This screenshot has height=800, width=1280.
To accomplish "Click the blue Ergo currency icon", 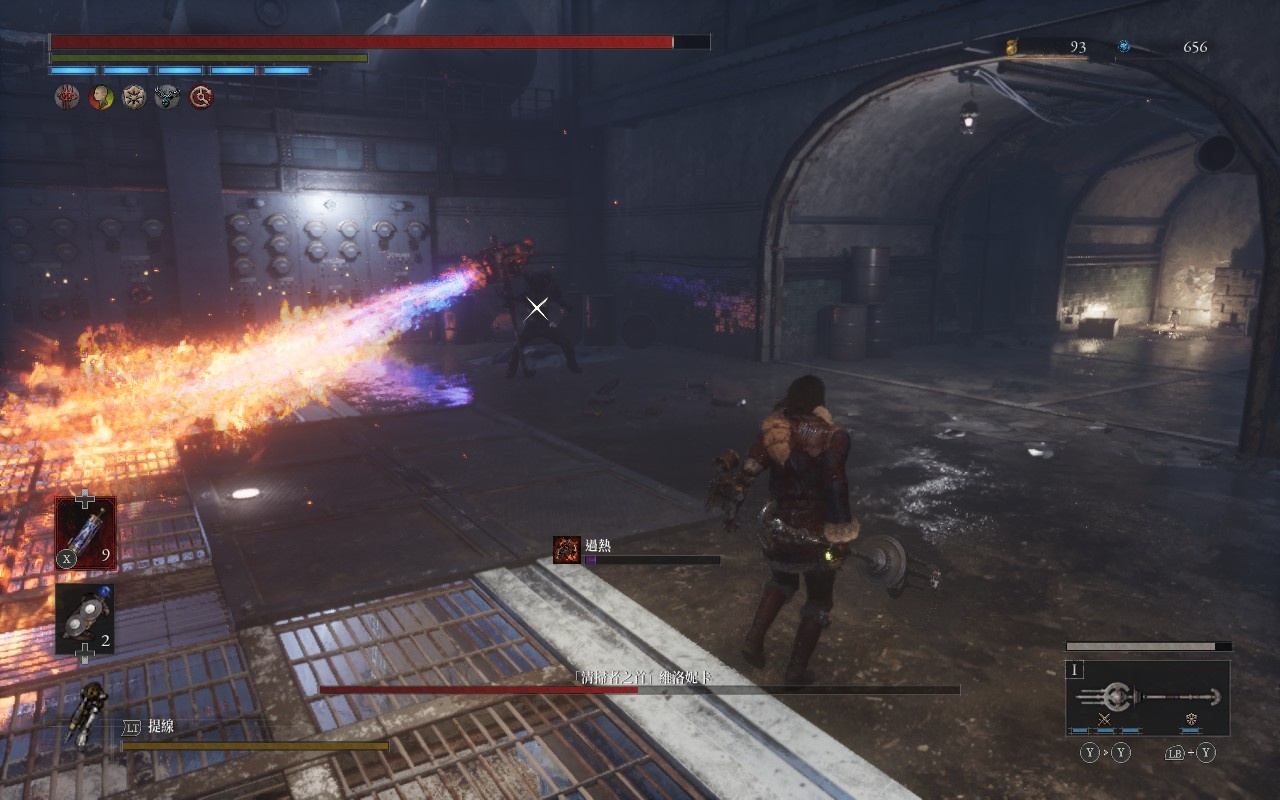I will pyautogui.click(x=1124, y=46).
